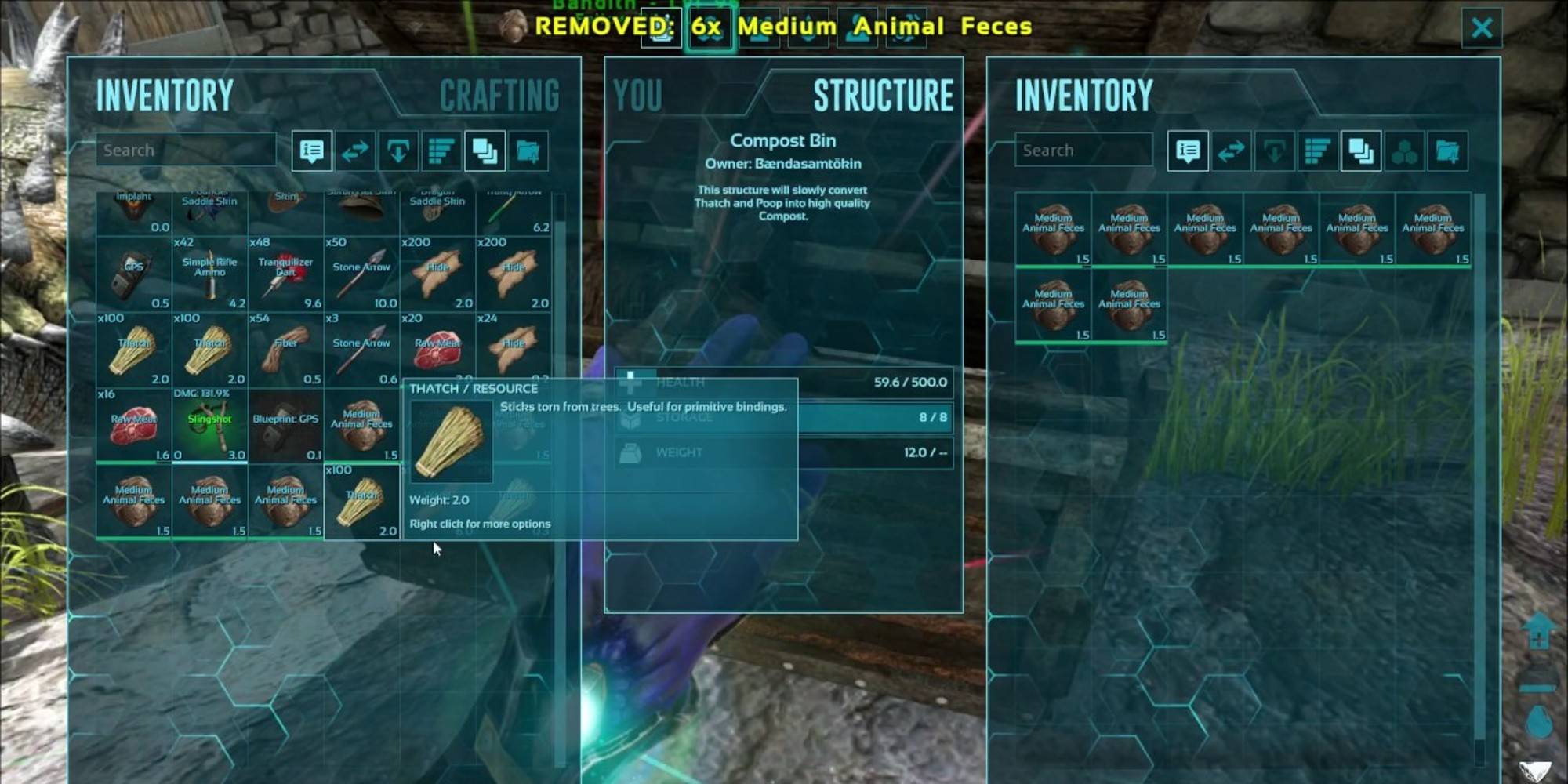This screenshot has width=1568, height=784.
Task: Close the inventory screen with the X
Action: coord(1481,28)
